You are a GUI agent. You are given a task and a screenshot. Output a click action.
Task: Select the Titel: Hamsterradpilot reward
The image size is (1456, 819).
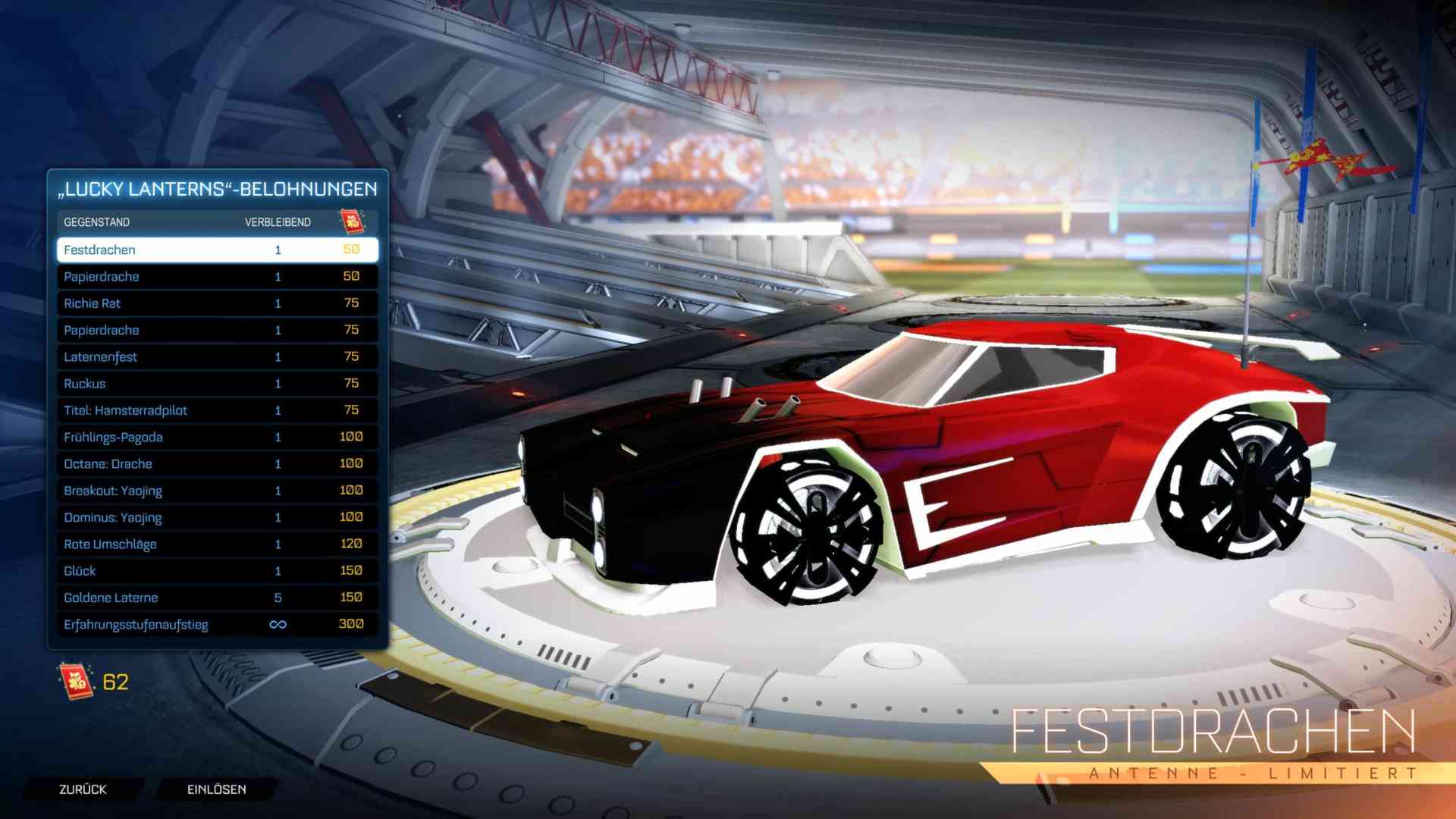click(x=216, y=410)
